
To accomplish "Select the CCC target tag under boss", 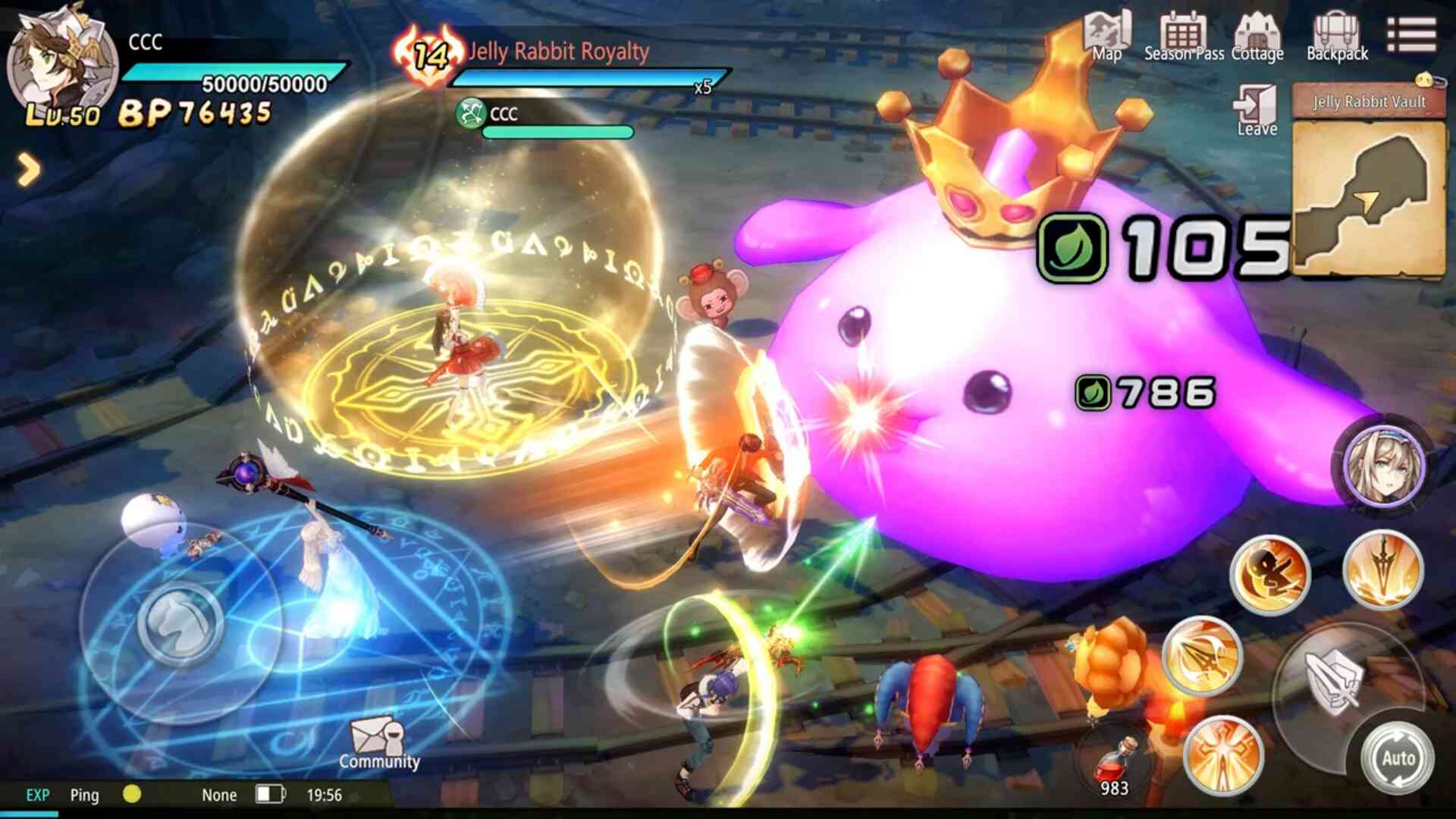I will pyautogui.click(x=489, y=114).
